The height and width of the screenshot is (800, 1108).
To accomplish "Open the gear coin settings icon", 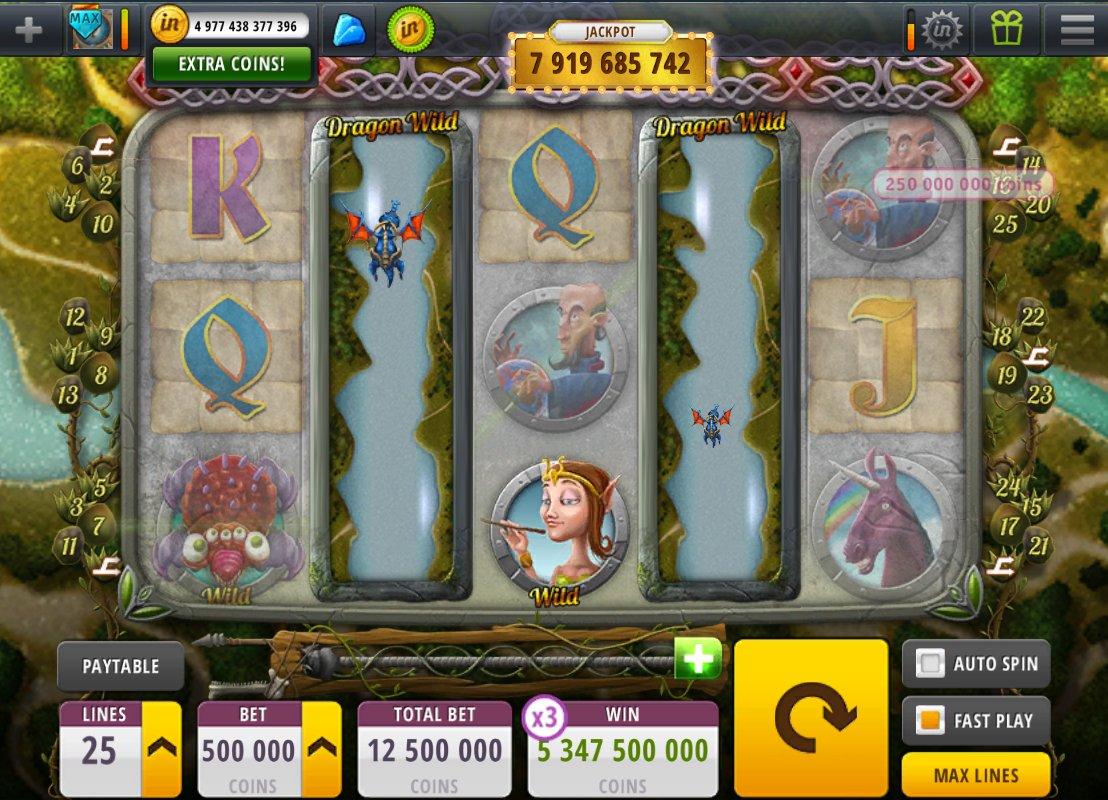I will (x=941, y=29).
